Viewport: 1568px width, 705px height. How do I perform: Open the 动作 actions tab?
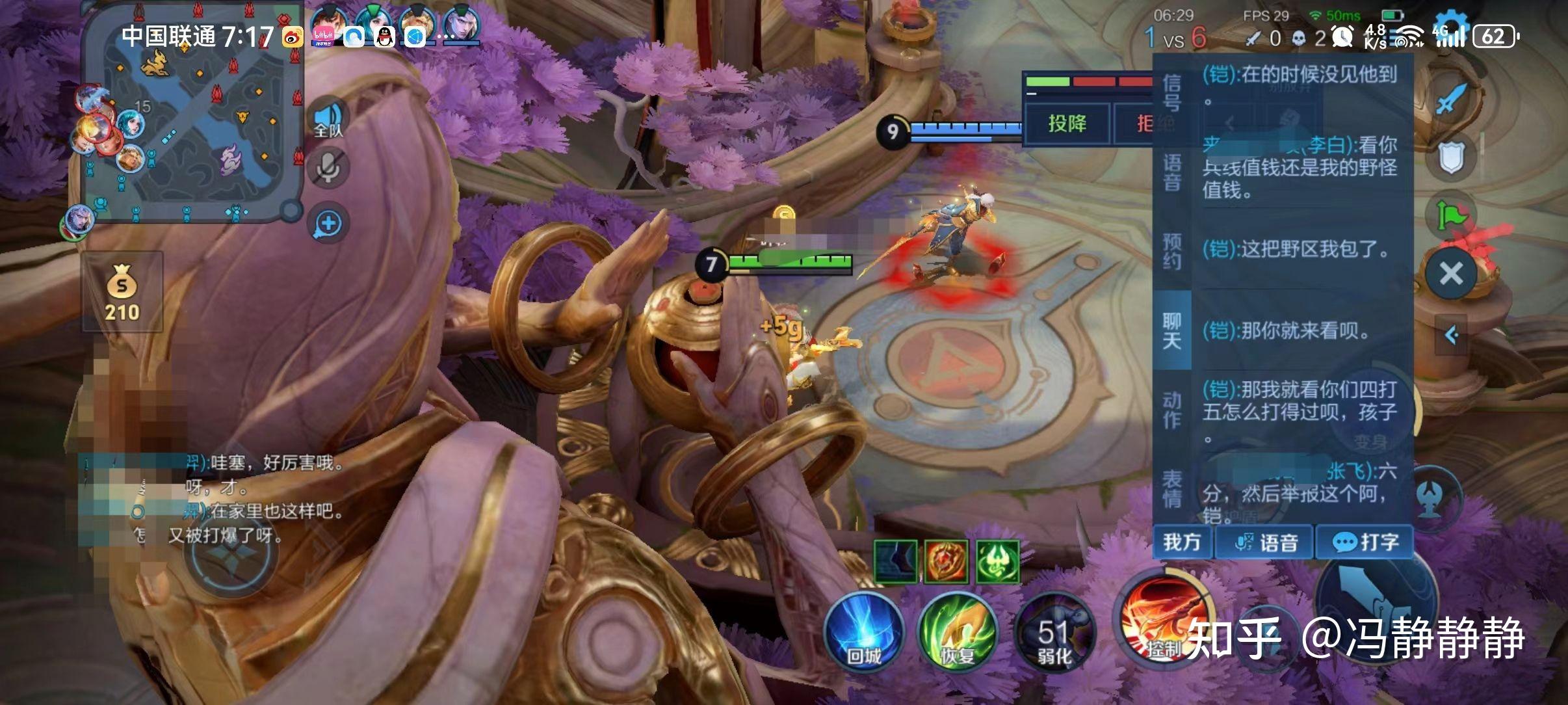coord(1171,410)
